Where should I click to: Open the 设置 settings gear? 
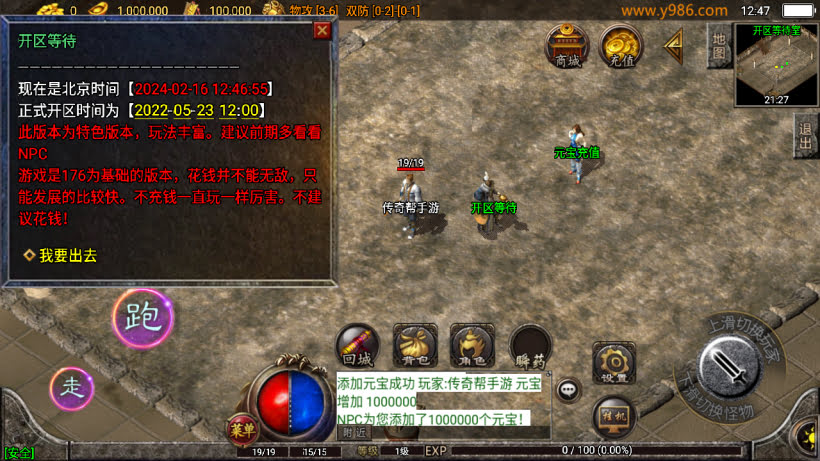point(614,363)
